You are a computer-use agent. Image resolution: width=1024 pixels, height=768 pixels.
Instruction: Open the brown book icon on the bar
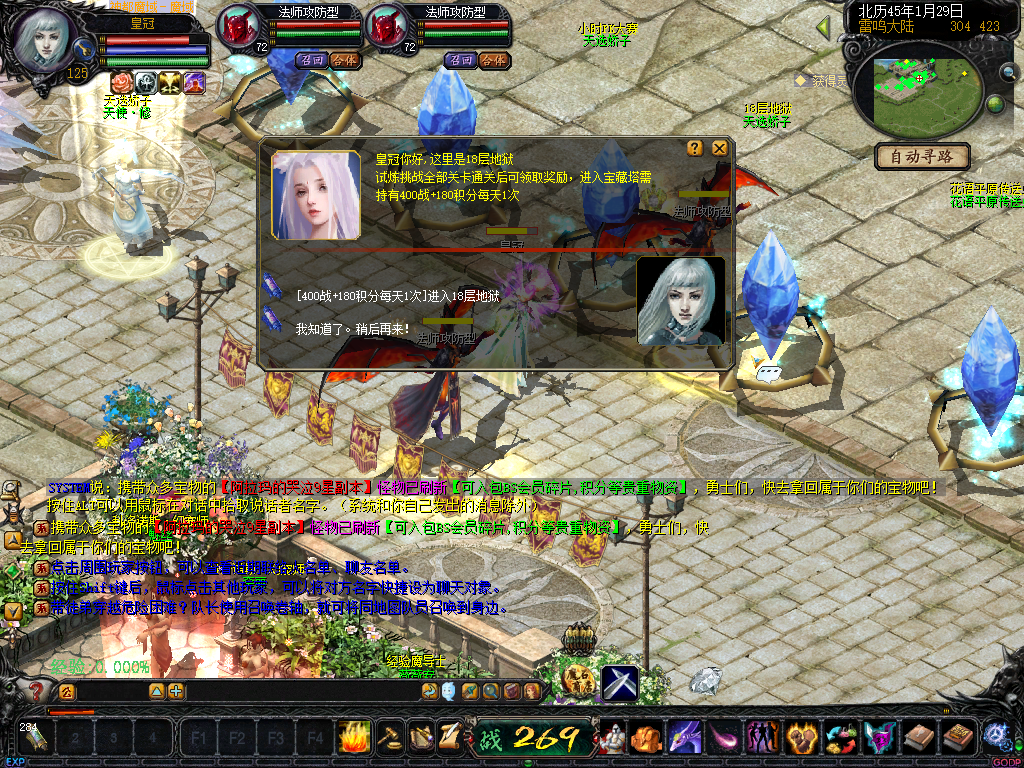tap(918, 738)
